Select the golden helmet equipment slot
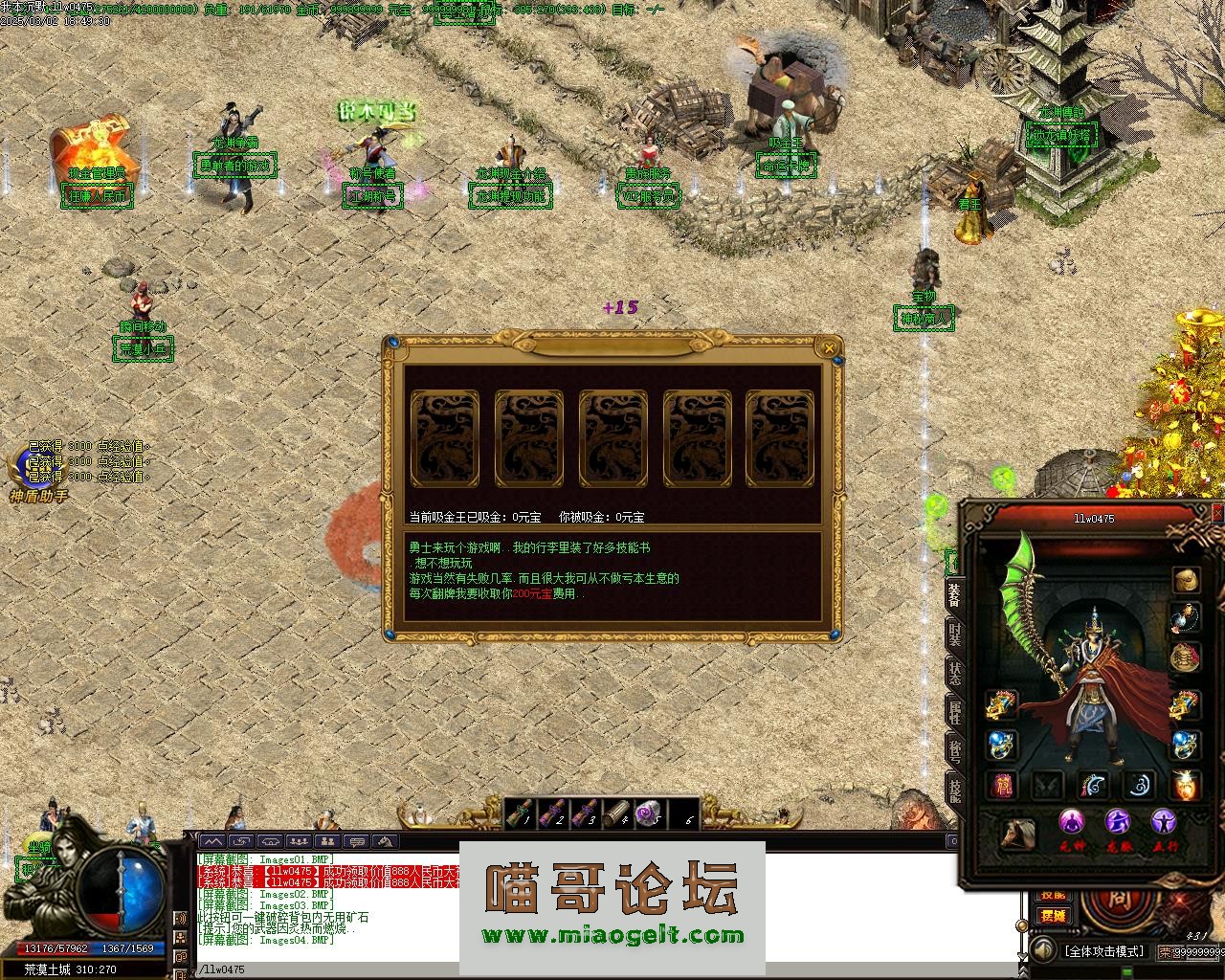 point(1187,580)
